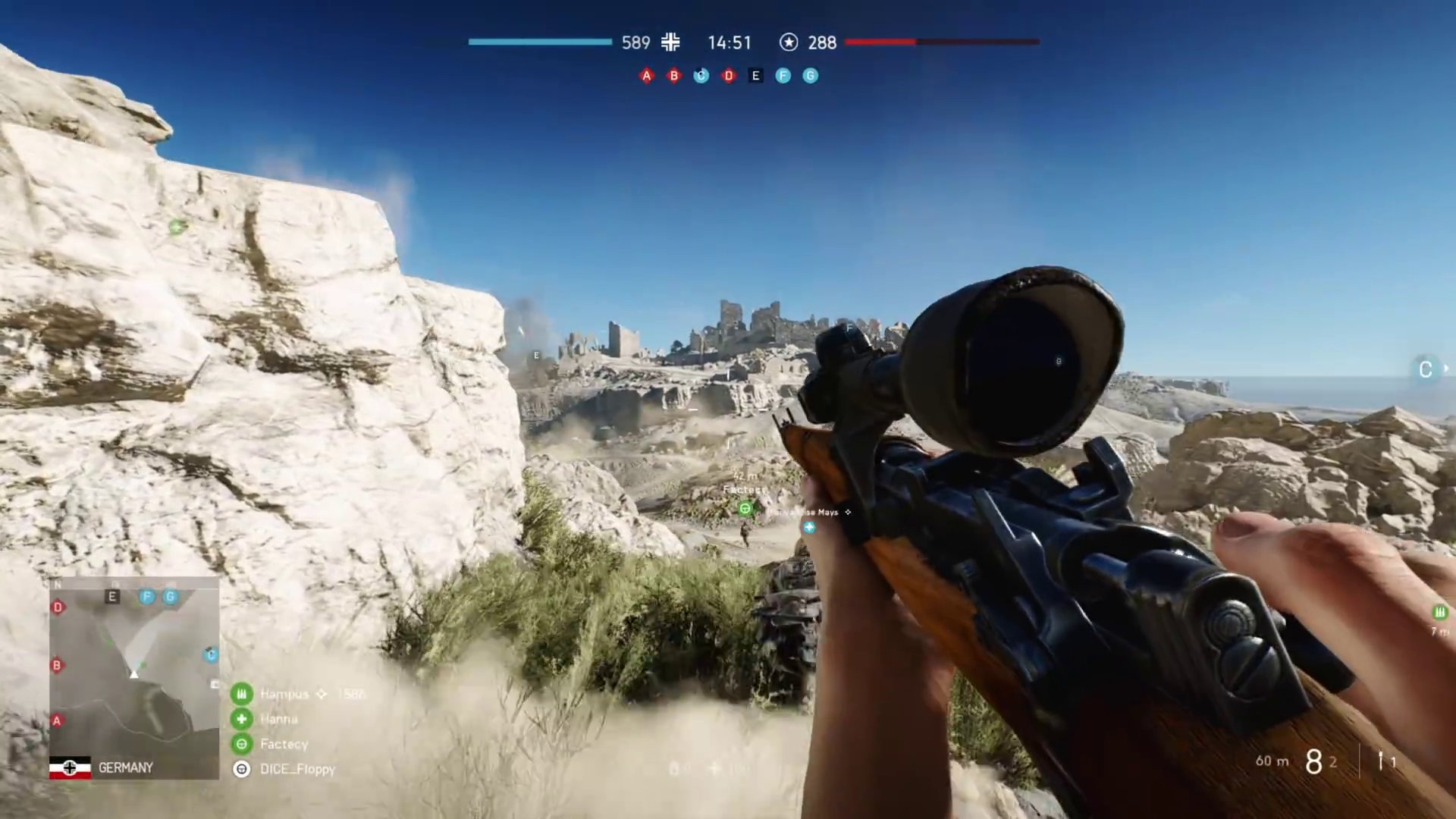Viewport: 1456px width, 819px height.
Task: Select objective B flag in top bar
Action: (673, 76)
